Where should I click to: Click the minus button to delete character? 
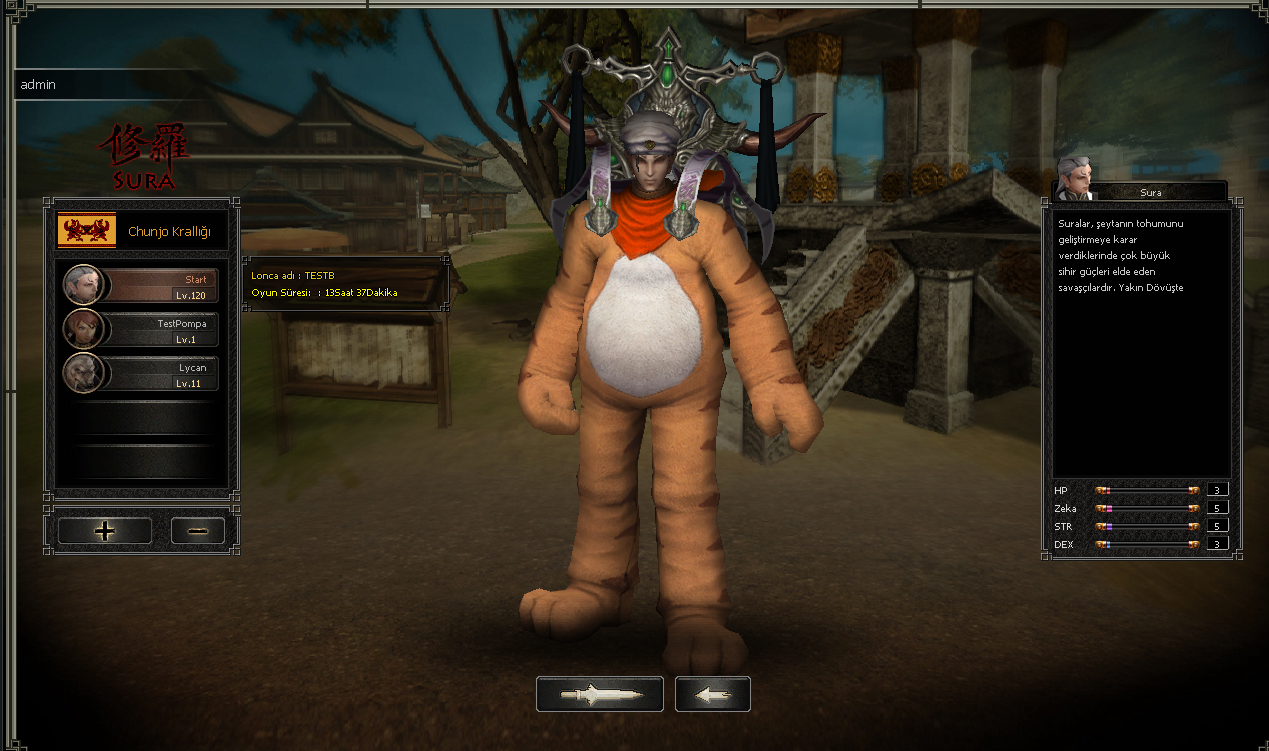[197, 531]
